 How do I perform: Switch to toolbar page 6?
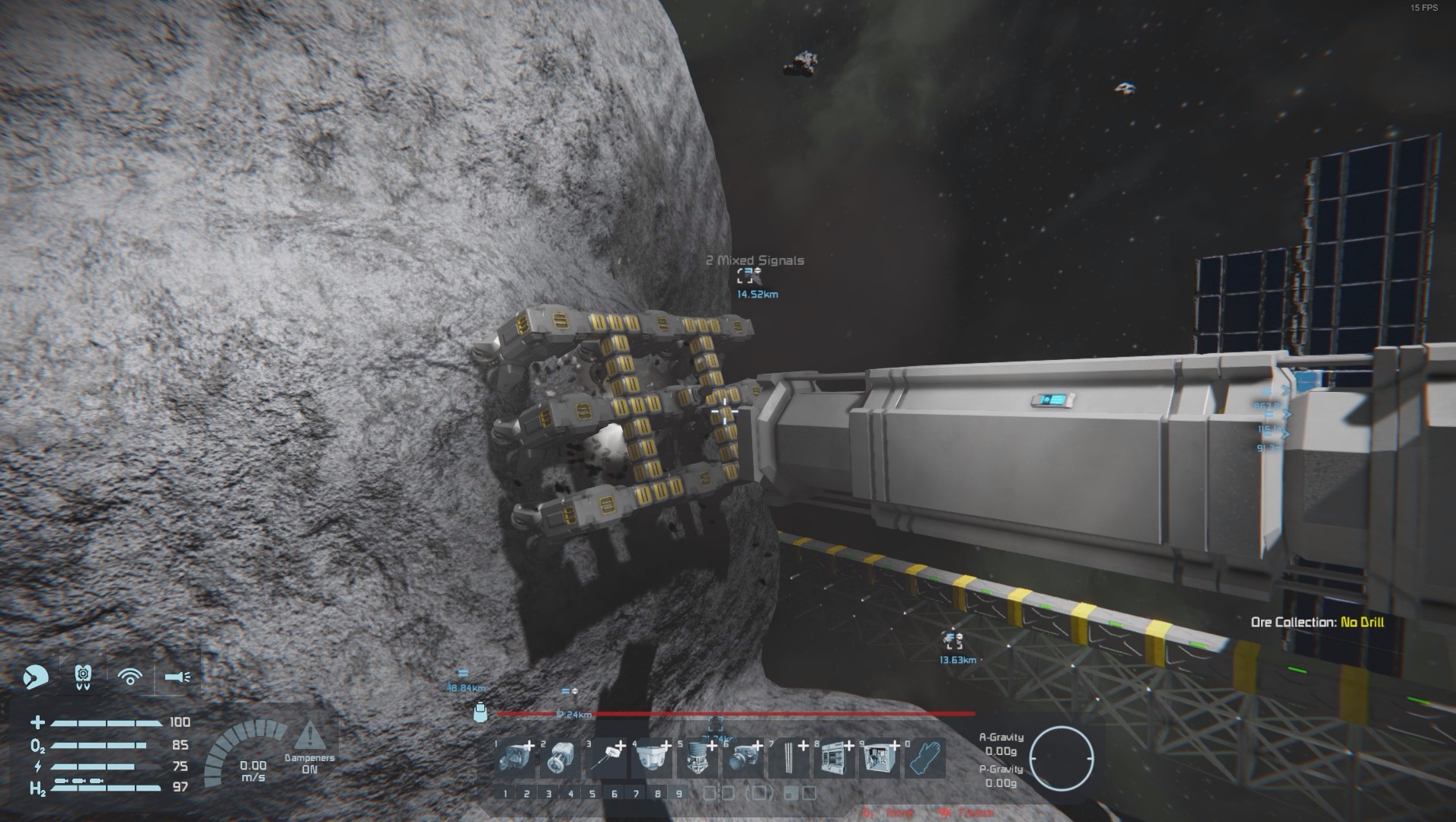(x=615, y=794)
